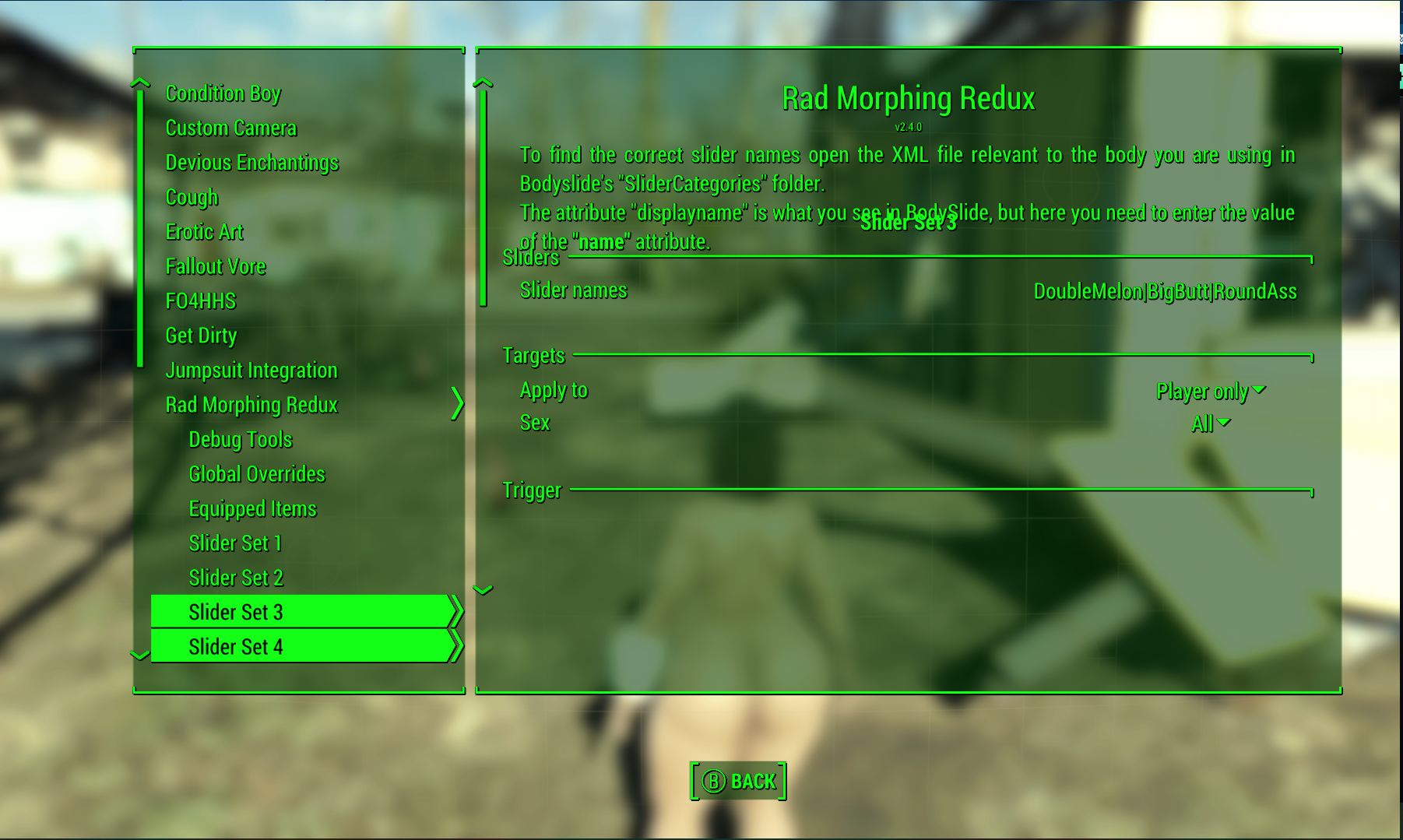Select the Custom Camera entry
This screenshot has width=1403, height=840.
(230, 127)
